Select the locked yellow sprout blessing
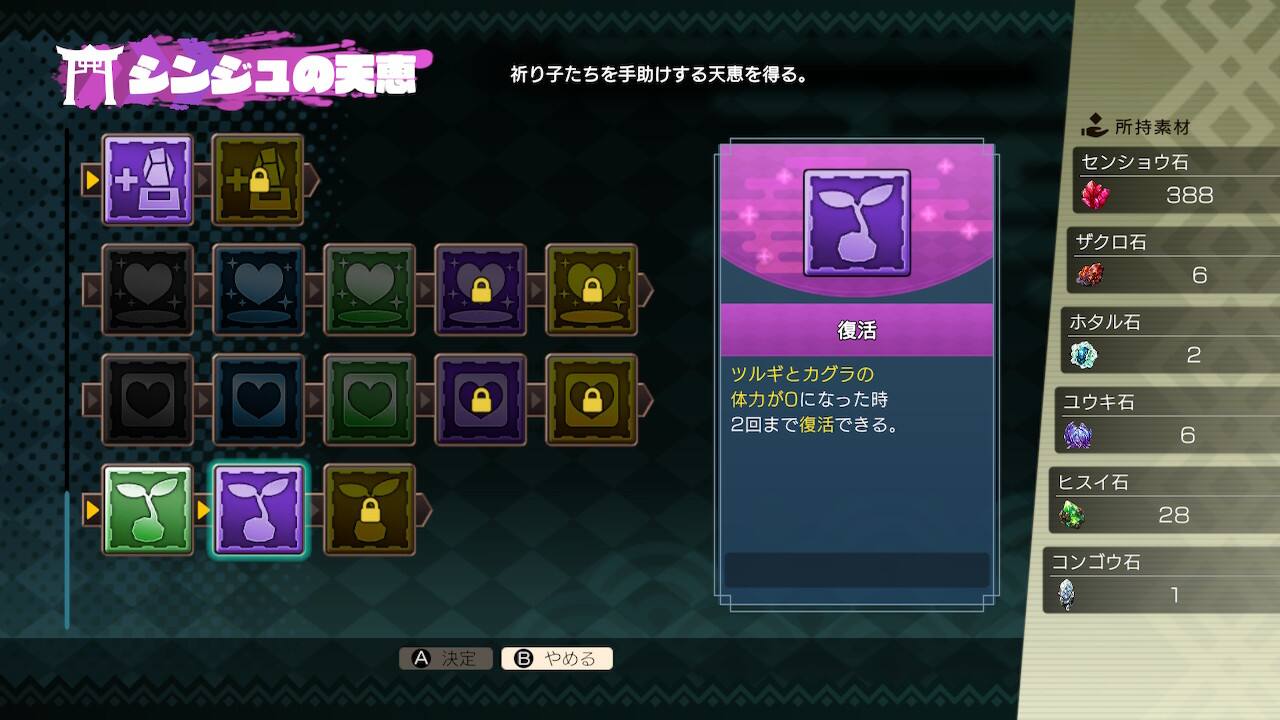1280x720 pixels. tap(369, 510)
